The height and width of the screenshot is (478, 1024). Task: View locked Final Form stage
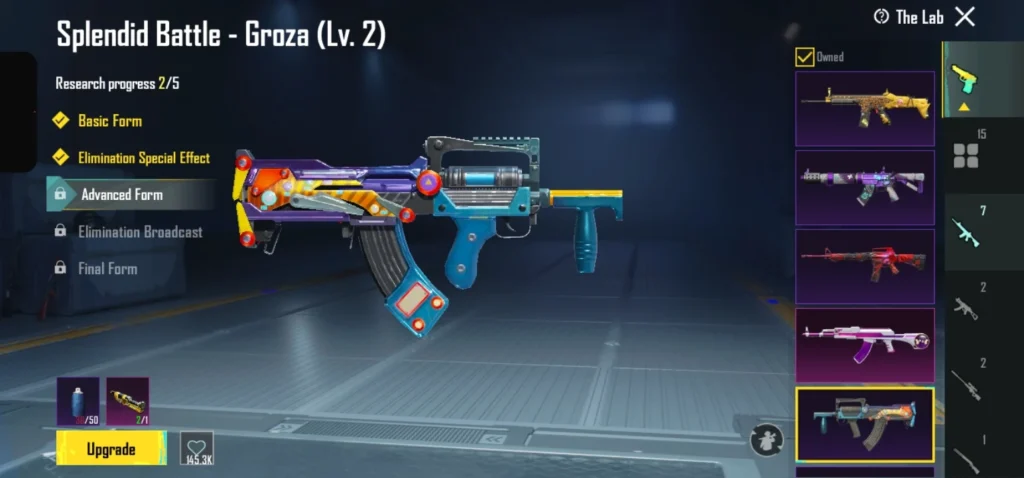(107, 269)
